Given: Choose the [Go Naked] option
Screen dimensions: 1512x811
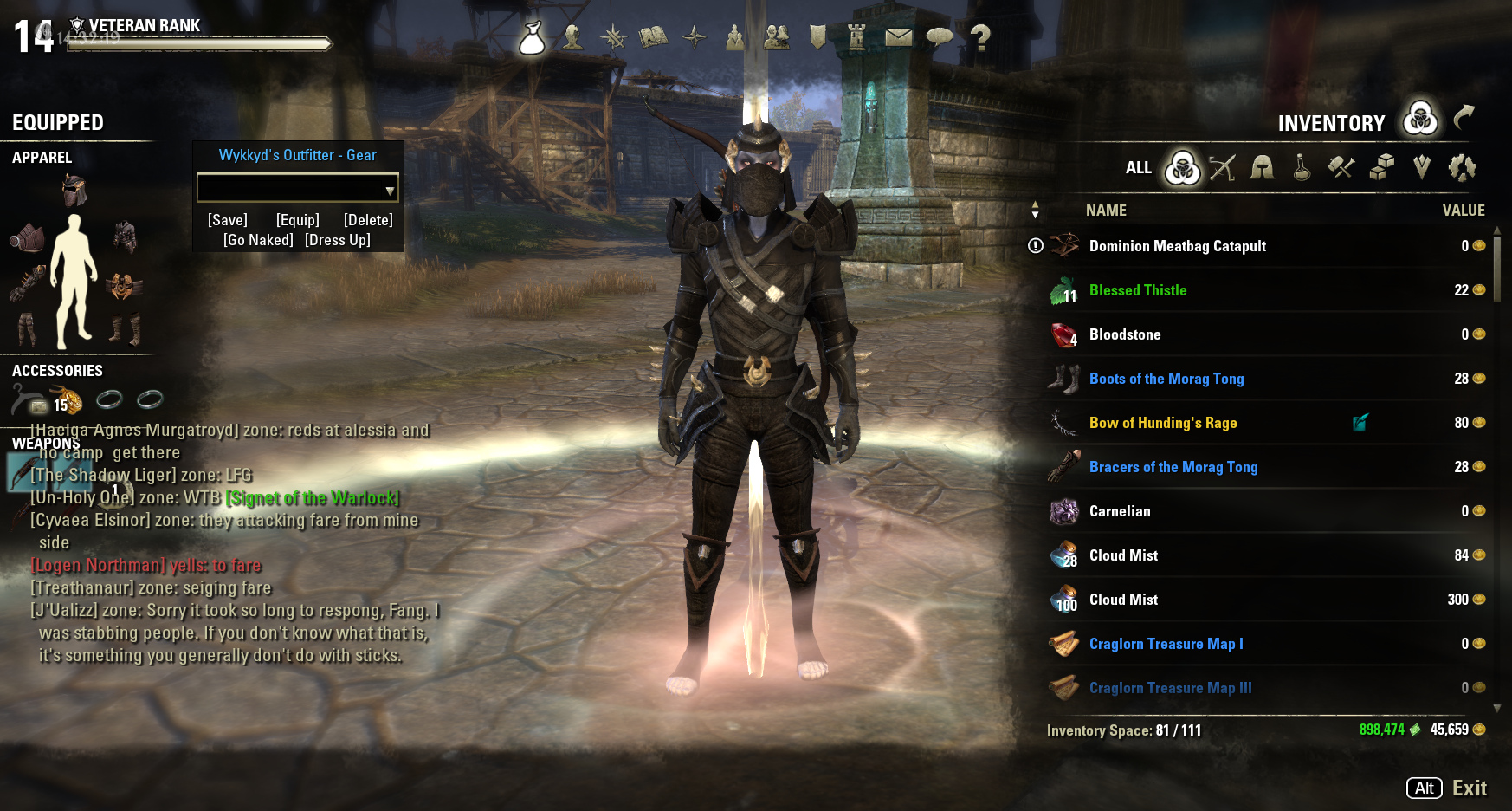Looking at the screenshot, I should (258, 240).
